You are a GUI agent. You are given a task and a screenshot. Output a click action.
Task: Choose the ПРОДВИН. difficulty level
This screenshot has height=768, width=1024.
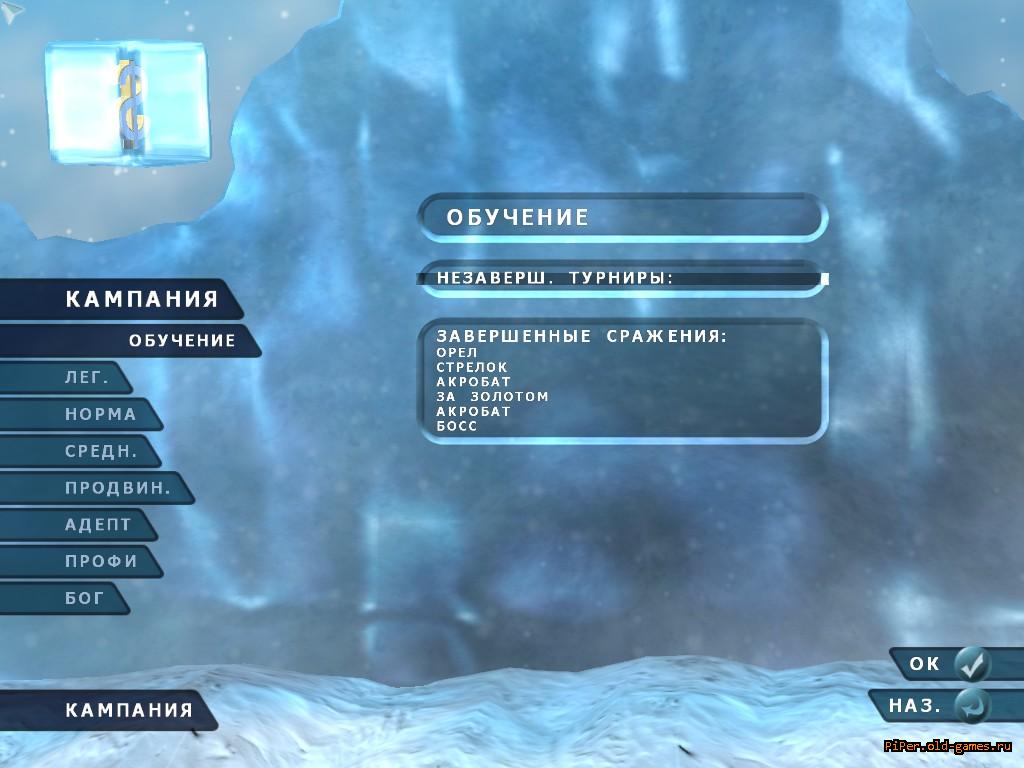tap(117, 488)
